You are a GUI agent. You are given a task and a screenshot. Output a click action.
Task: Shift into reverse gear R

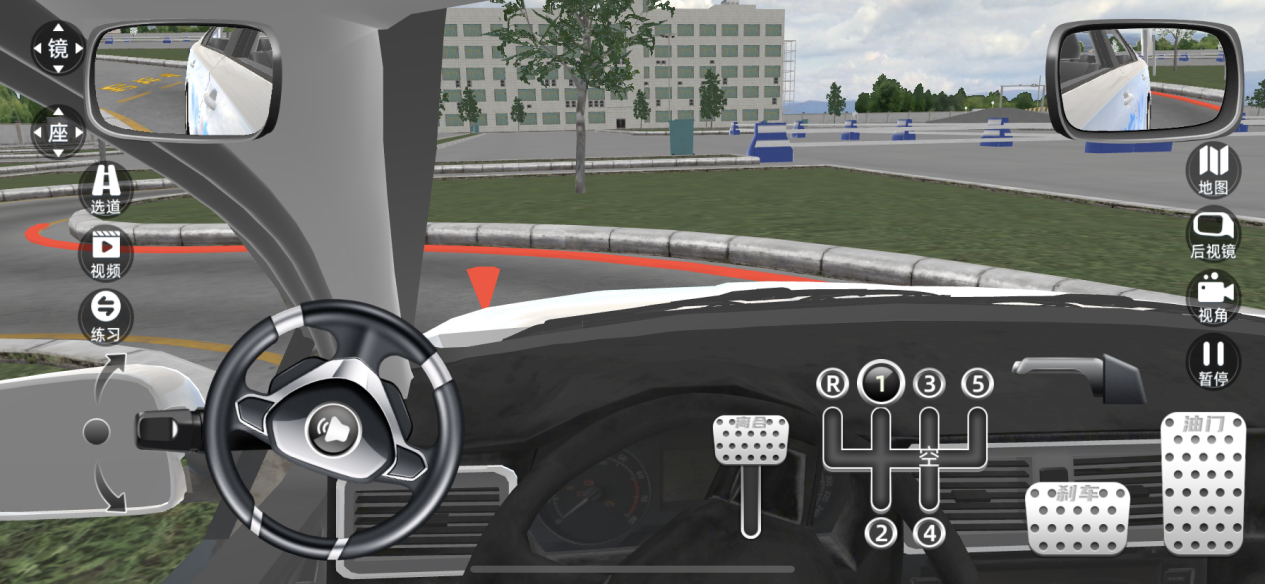(x=831, y=383)
